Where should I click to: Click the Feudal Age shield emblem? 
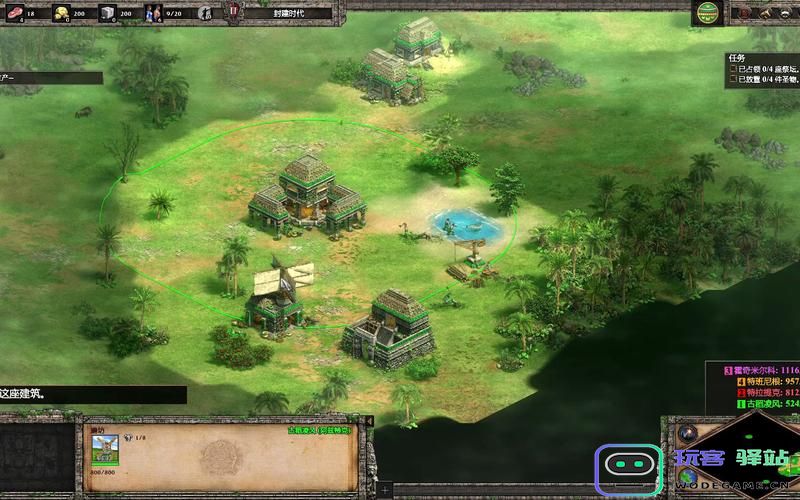click(x=233, y=13)
